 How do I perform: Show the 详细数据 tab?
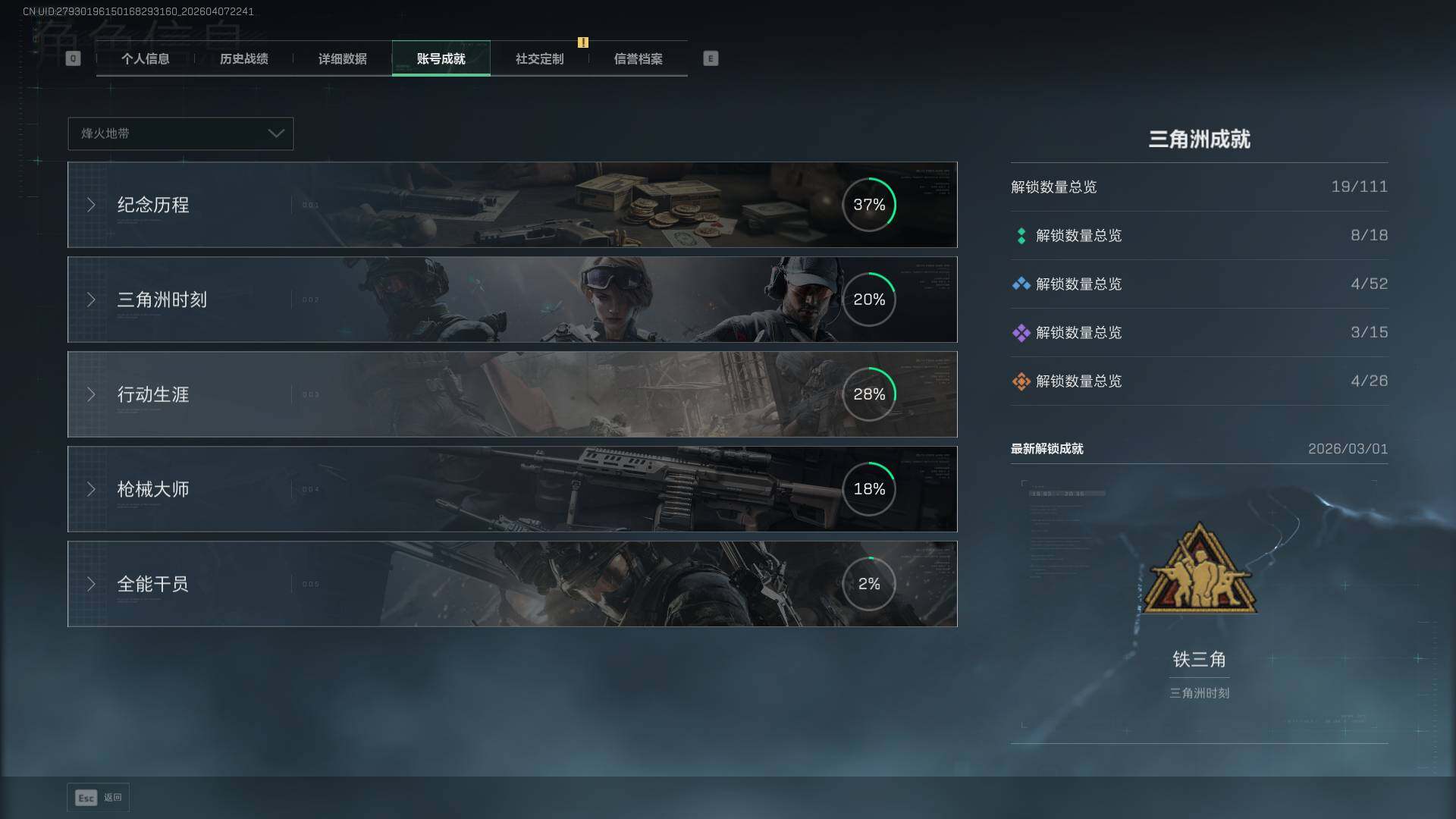(x=342, y=59)
